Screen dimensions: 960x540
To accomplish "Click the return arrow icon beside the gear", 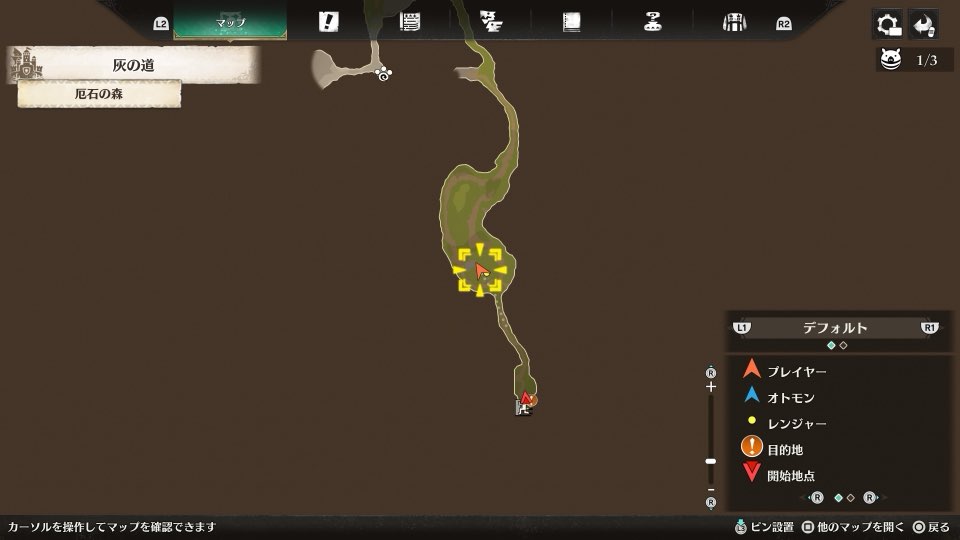I will pos(924,24).
